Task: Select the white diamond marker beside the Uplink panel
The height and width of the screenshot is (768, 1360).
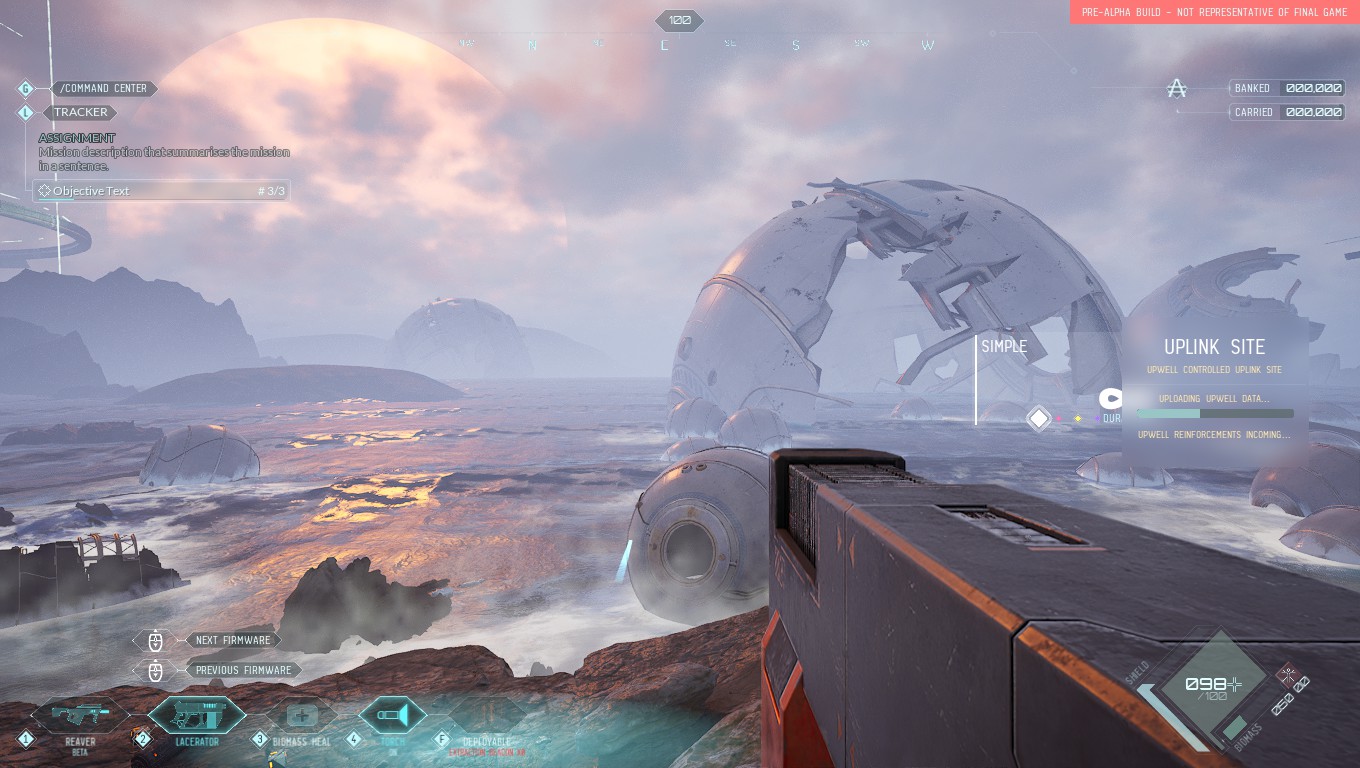Action: click(1039, 418)
